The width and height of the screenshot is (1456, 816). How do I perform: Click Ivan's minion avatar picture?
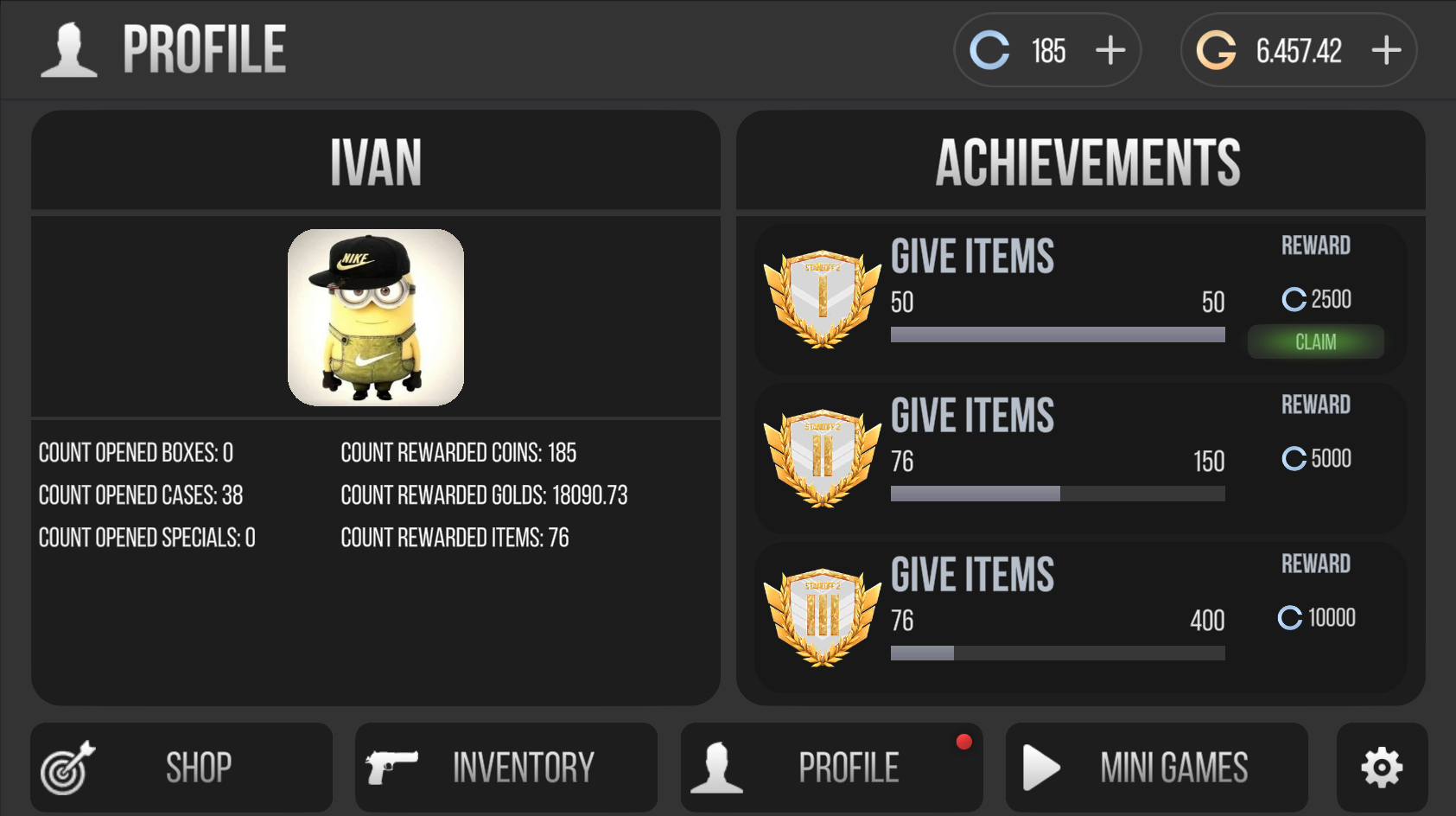coord(375,316)
